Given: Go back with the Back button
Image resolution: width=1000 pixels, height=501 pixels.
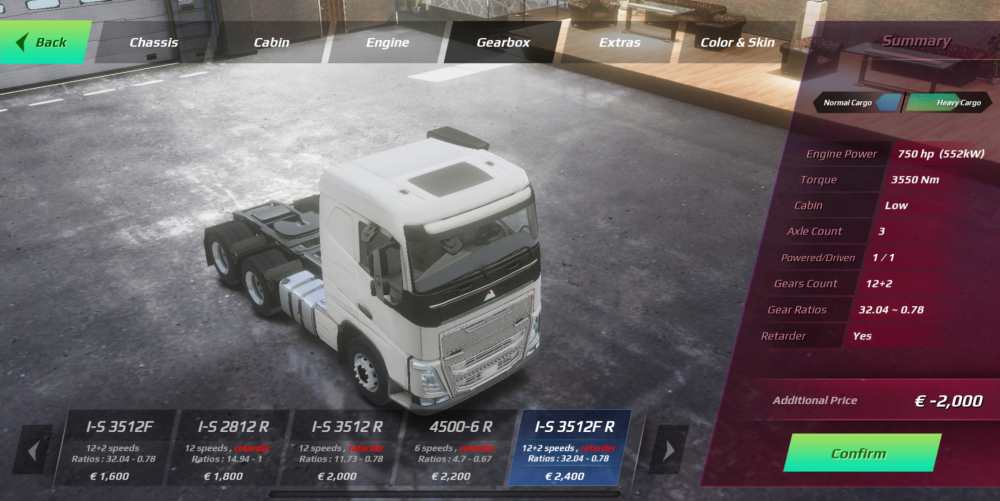Looking at the screenshot, I should (46, 42).
